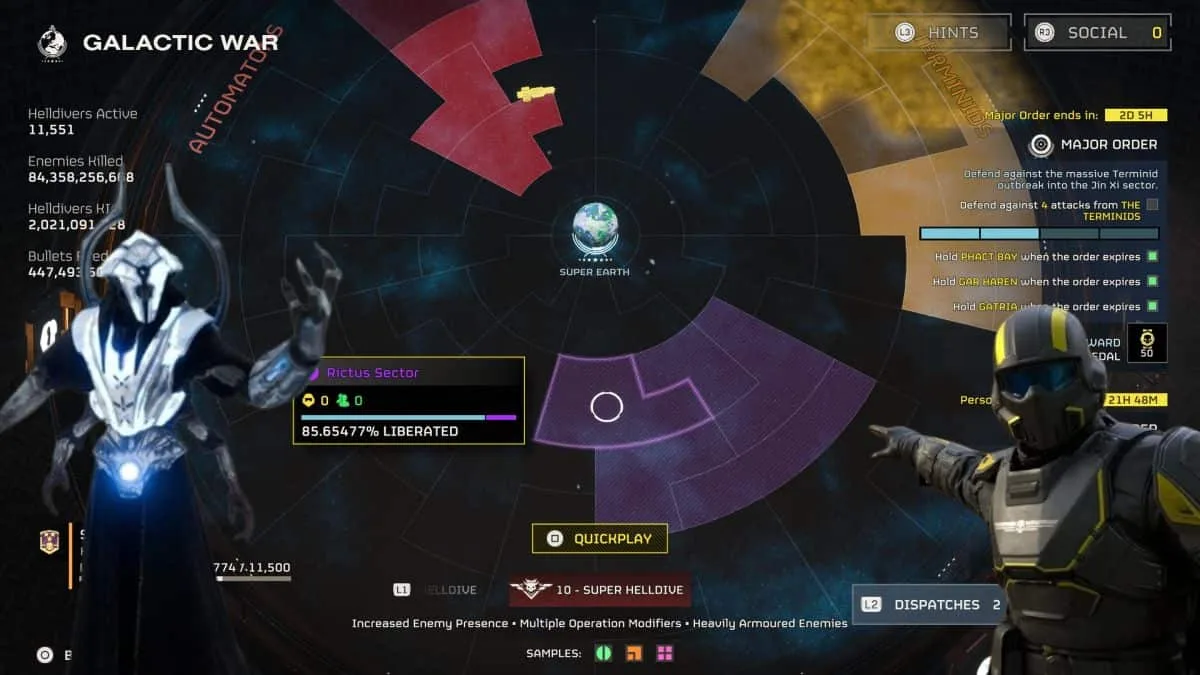
Task: Select the highlighted Rictus Sector on the map
Action: [607, 406]
